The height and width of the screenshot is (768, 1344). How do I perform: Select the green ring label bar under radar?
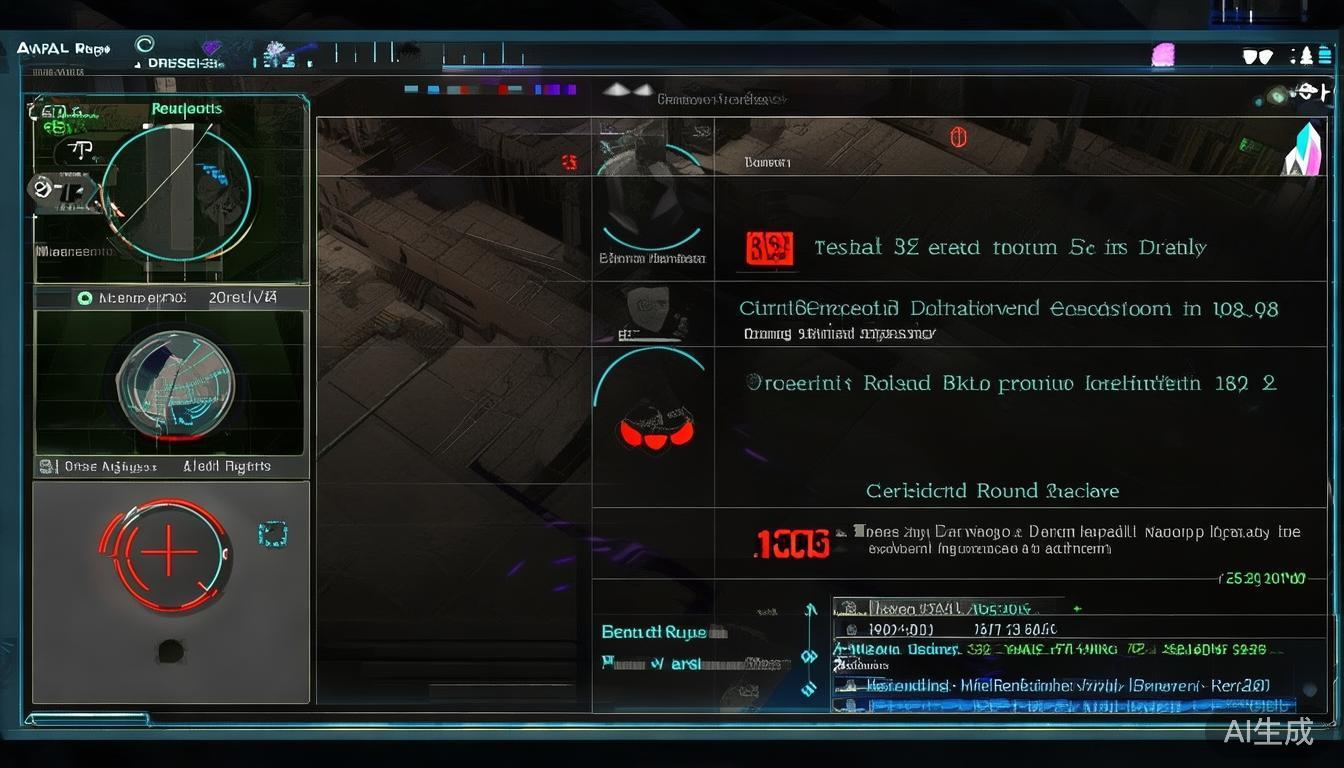172,298
